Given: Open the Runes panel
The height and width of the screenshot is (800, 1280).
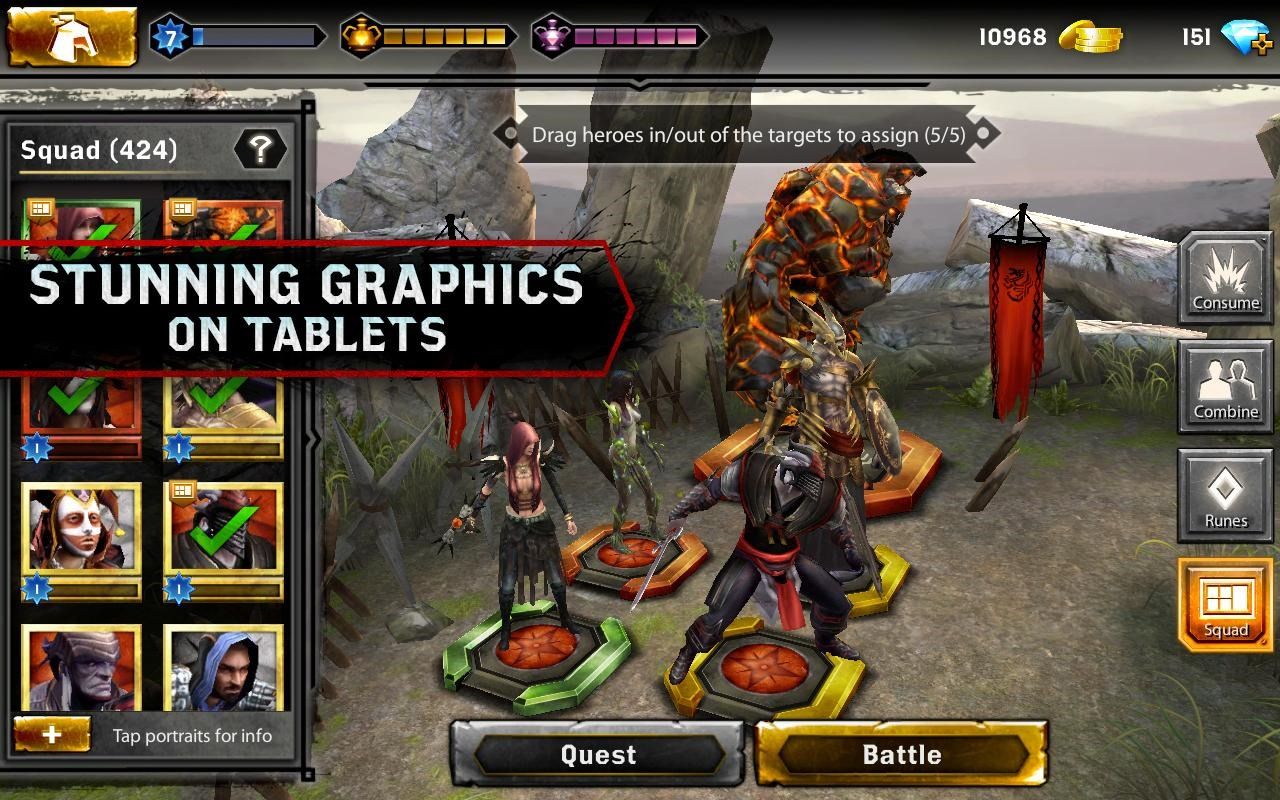Looking at the screenshot, I should point(1225,497).
